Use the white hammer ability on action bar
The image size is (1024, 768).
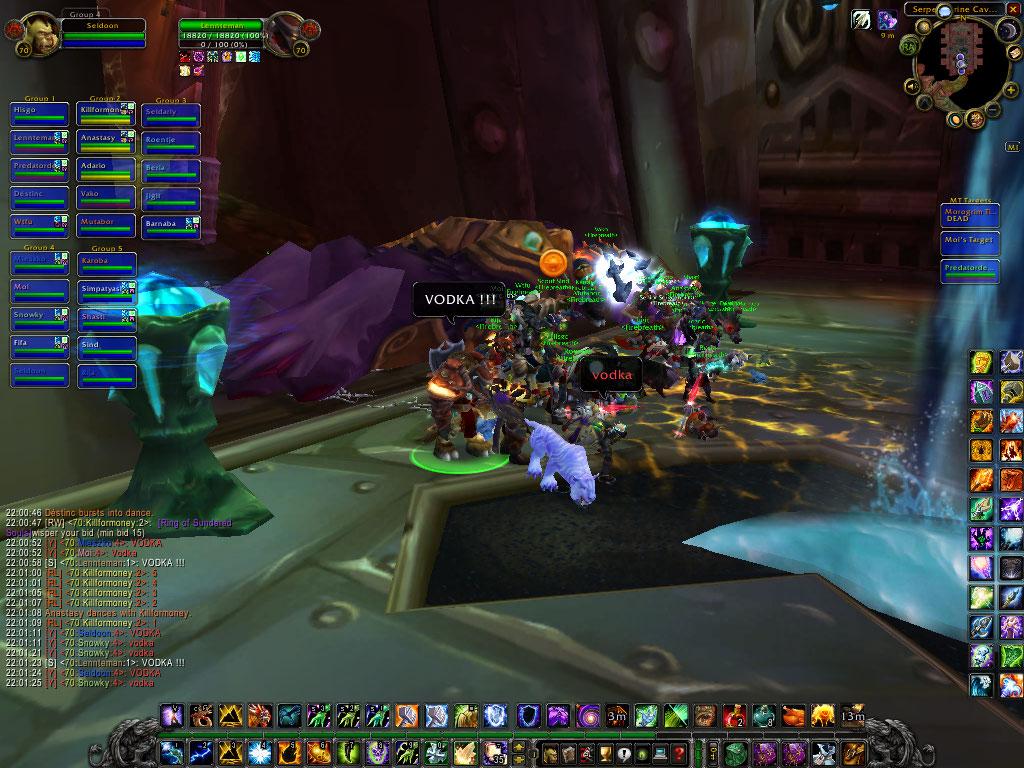point(438,716)
